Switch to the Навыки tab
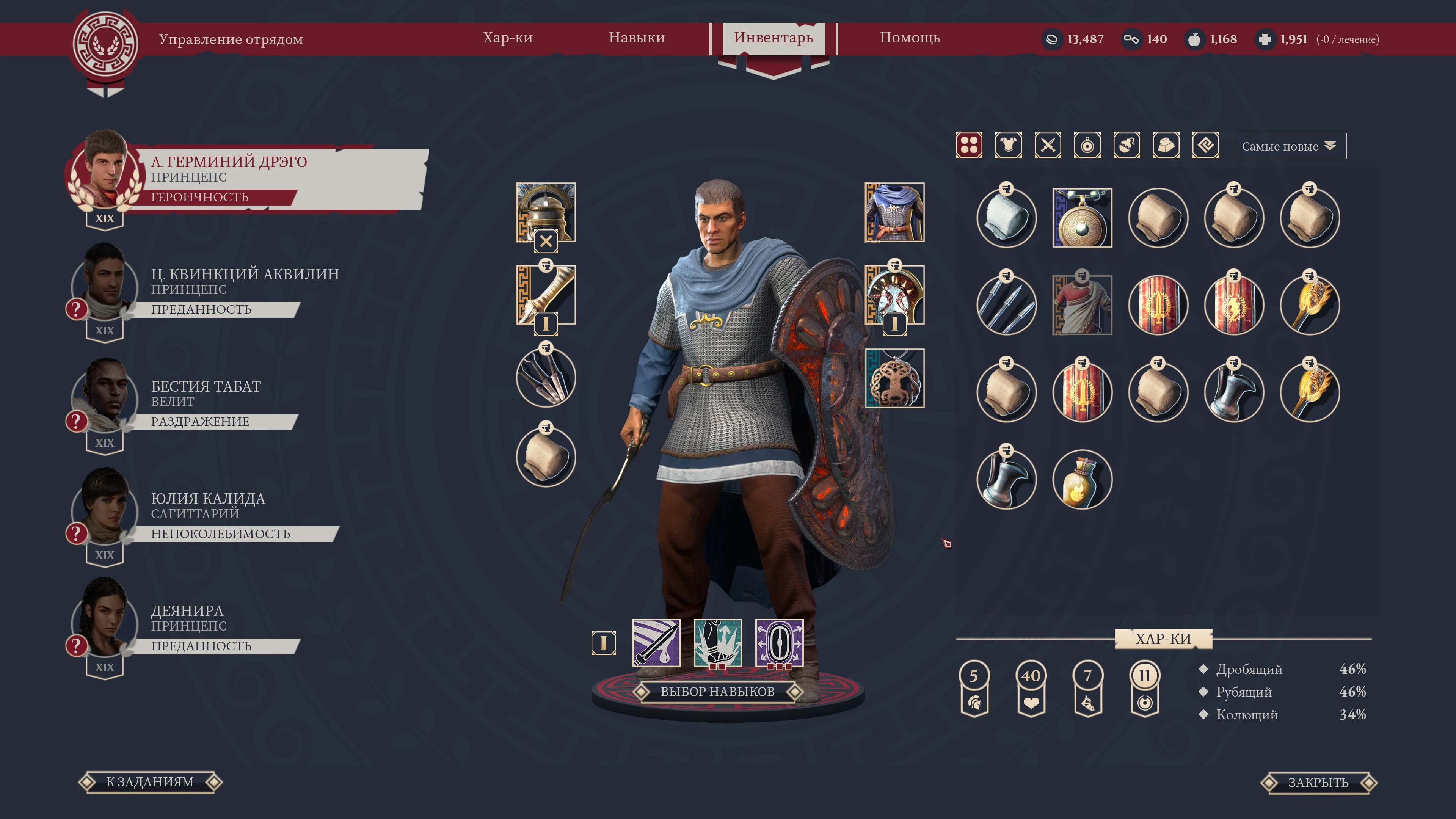This screenshot has width=1456, height=819. coord(637,38)
